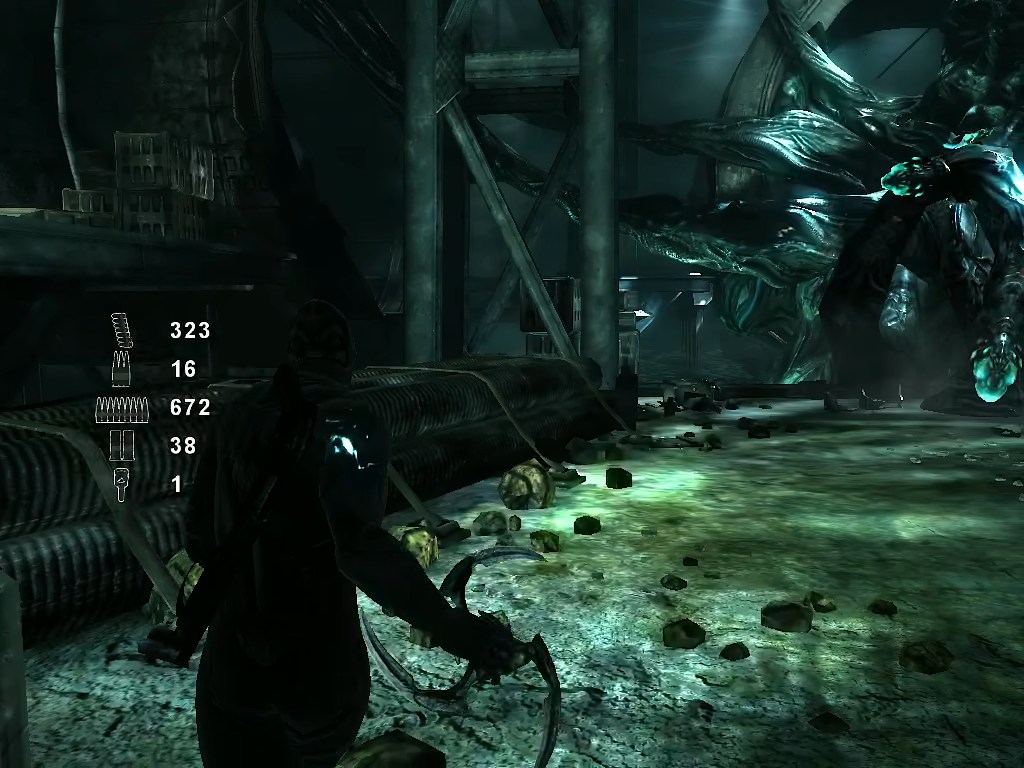Viewport: 1024px width, 768px height.
Task: Choose the three-round rifle ammo icon
Action: (121, 368)
